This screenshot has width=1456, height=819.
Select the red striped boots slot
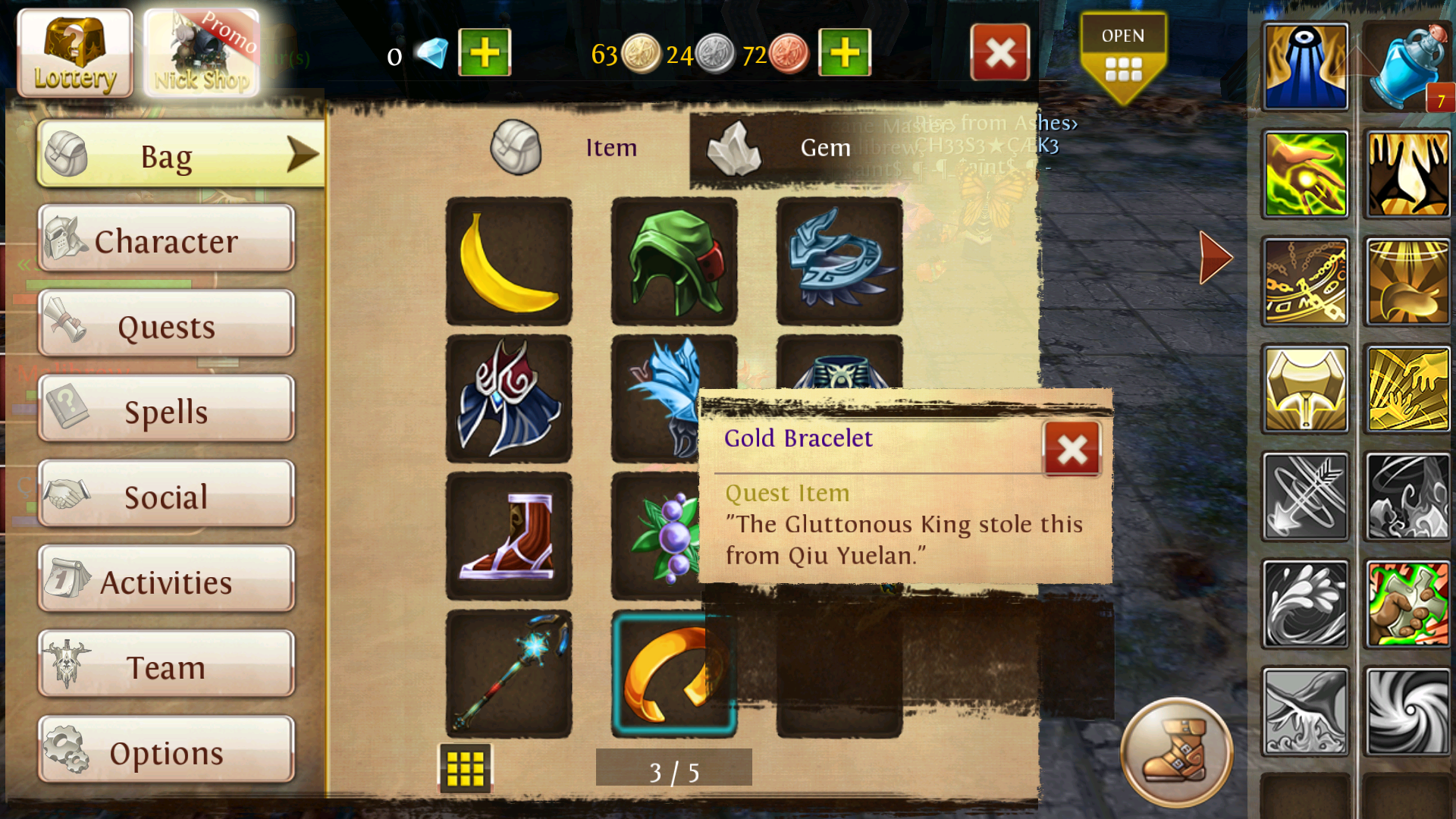pos(509,536)
